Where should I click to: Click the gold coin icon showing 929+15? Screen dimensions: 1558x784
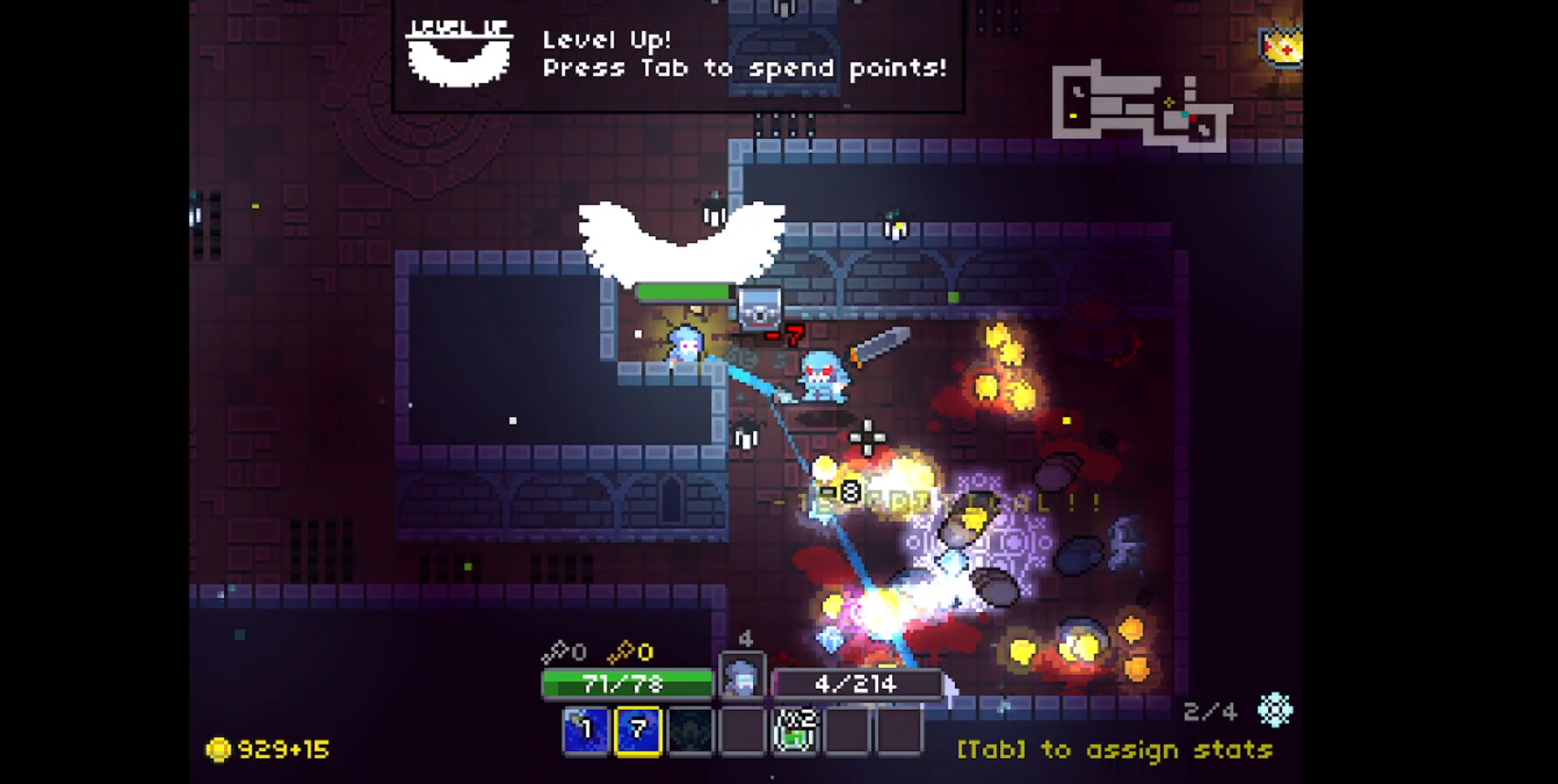[219, 750]
